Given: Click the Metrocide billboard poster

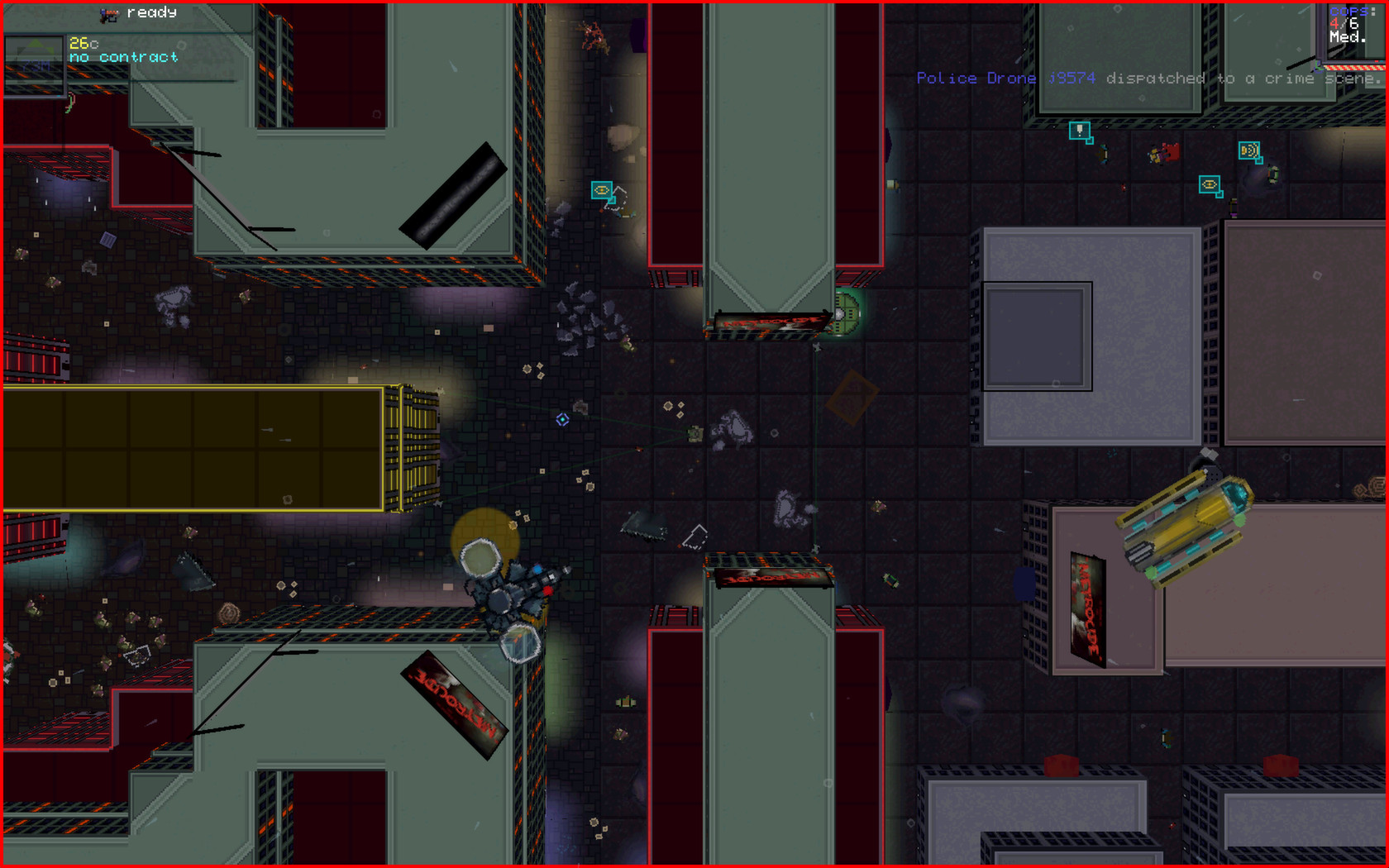Looking at the screenshot, I should coord(1088,612).
